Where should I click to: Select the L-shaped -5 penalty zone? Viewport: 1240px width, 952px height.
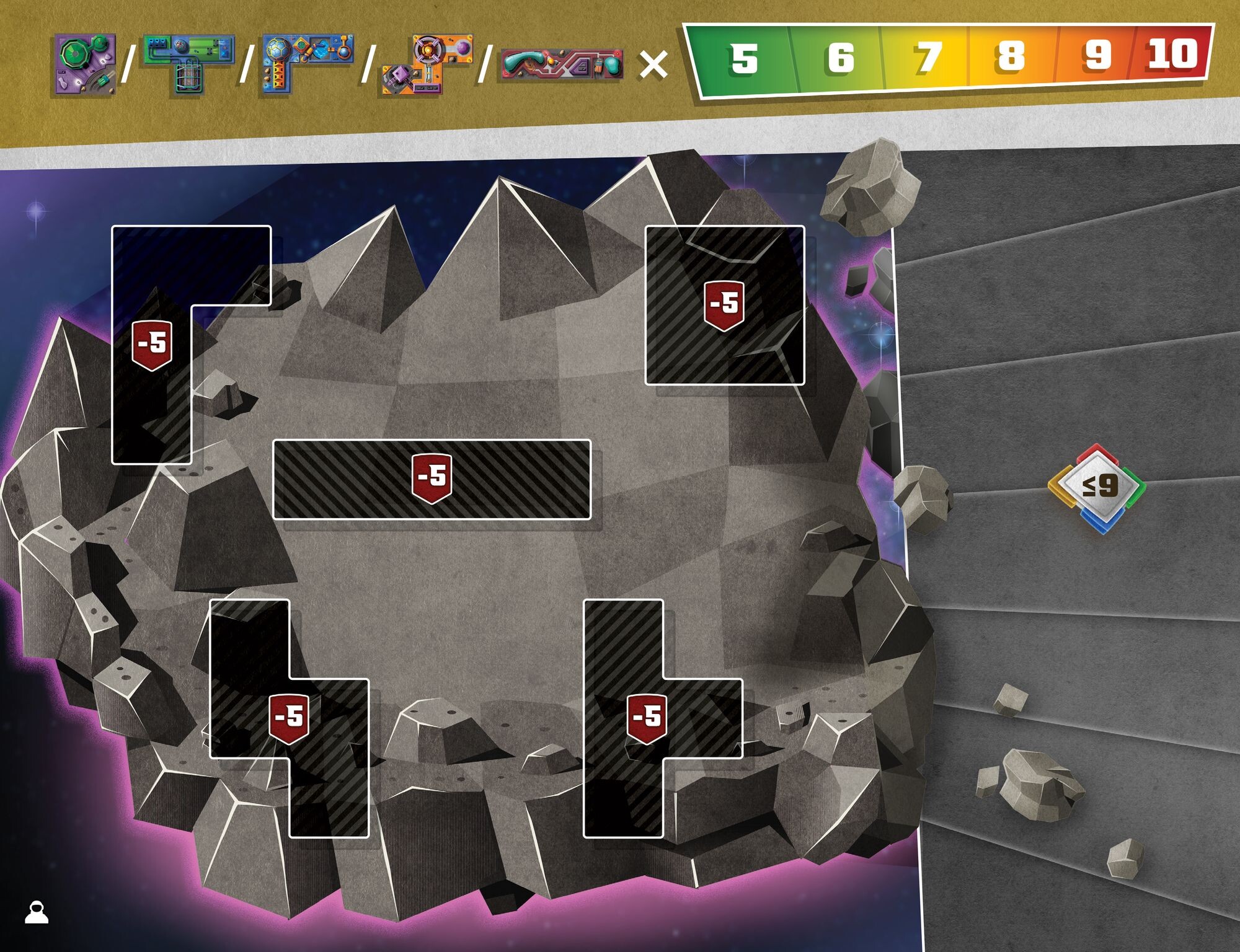pyautogui.click(x=152, y=345)
